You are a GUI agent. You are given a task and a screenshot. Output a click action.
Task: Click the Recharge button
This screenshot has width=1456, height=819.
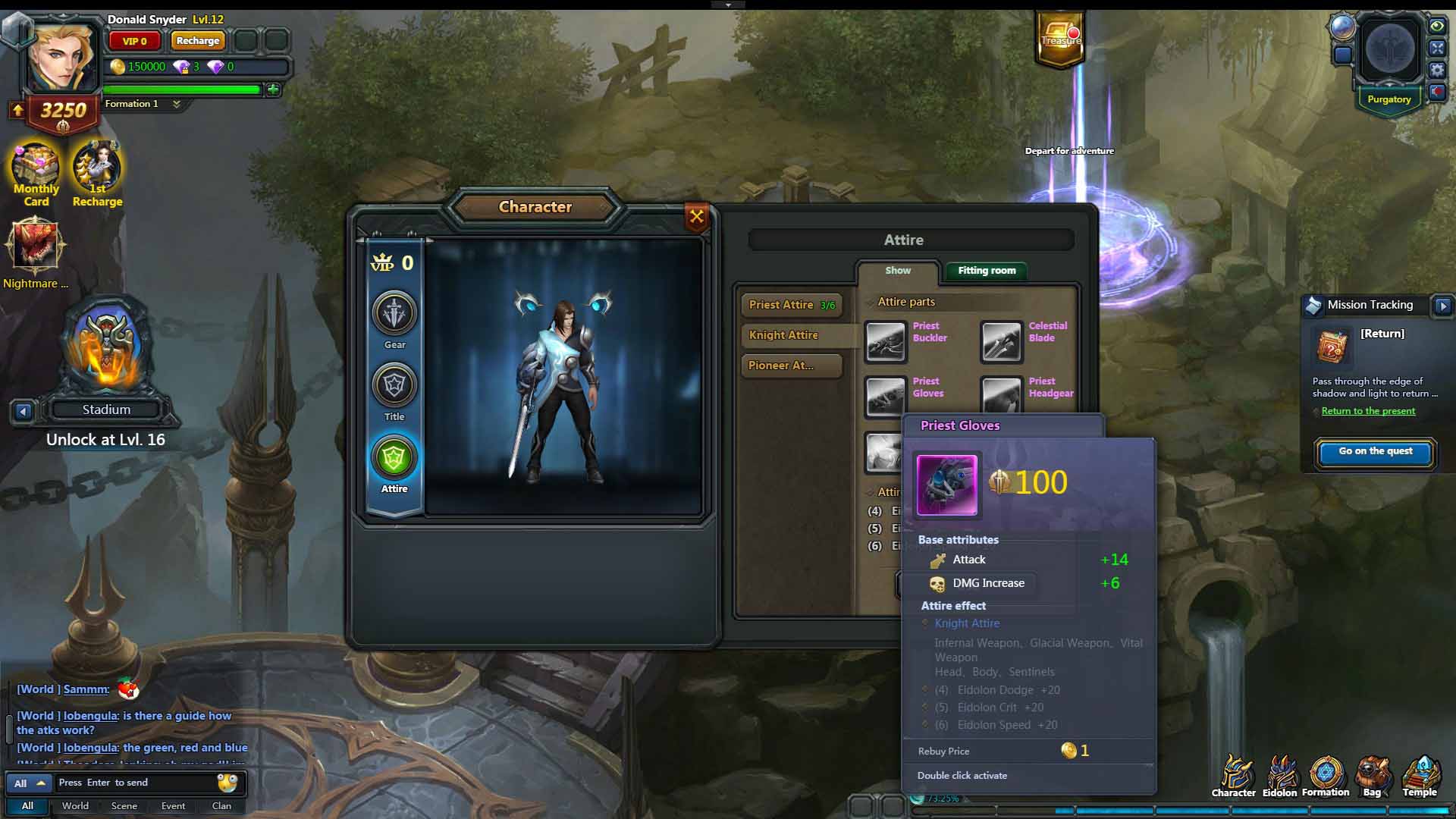click(x=197, y=41)
